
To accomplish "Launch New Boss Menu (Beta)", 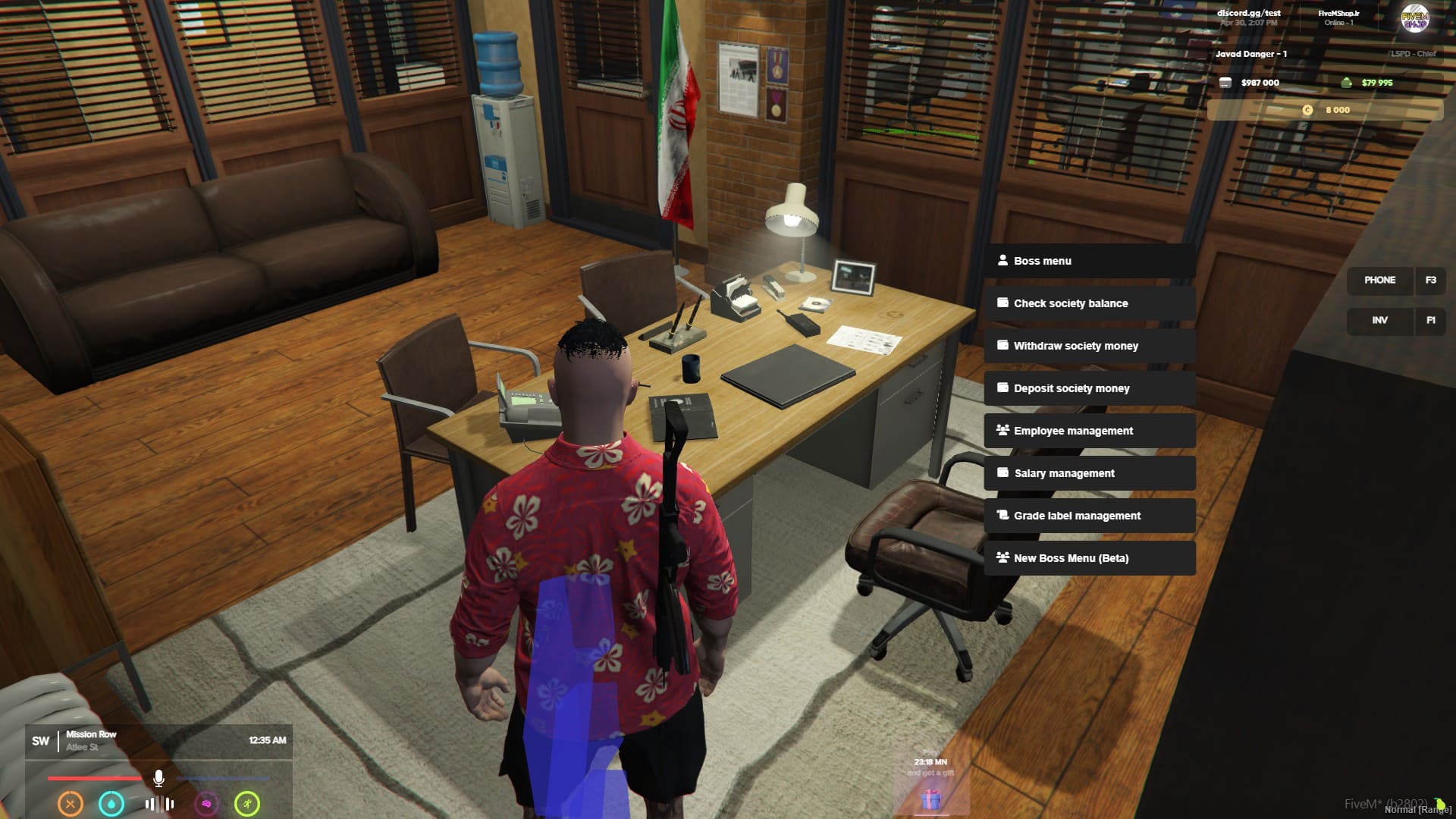I will point(1089,558).
